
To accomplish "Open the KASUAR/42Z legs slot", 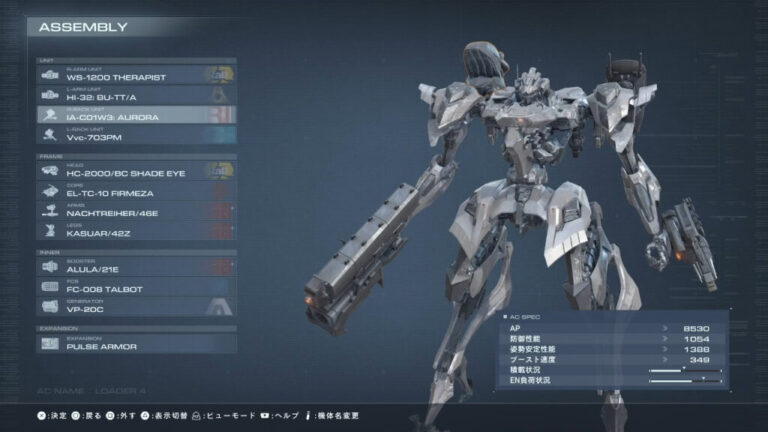I will (136, 231).
